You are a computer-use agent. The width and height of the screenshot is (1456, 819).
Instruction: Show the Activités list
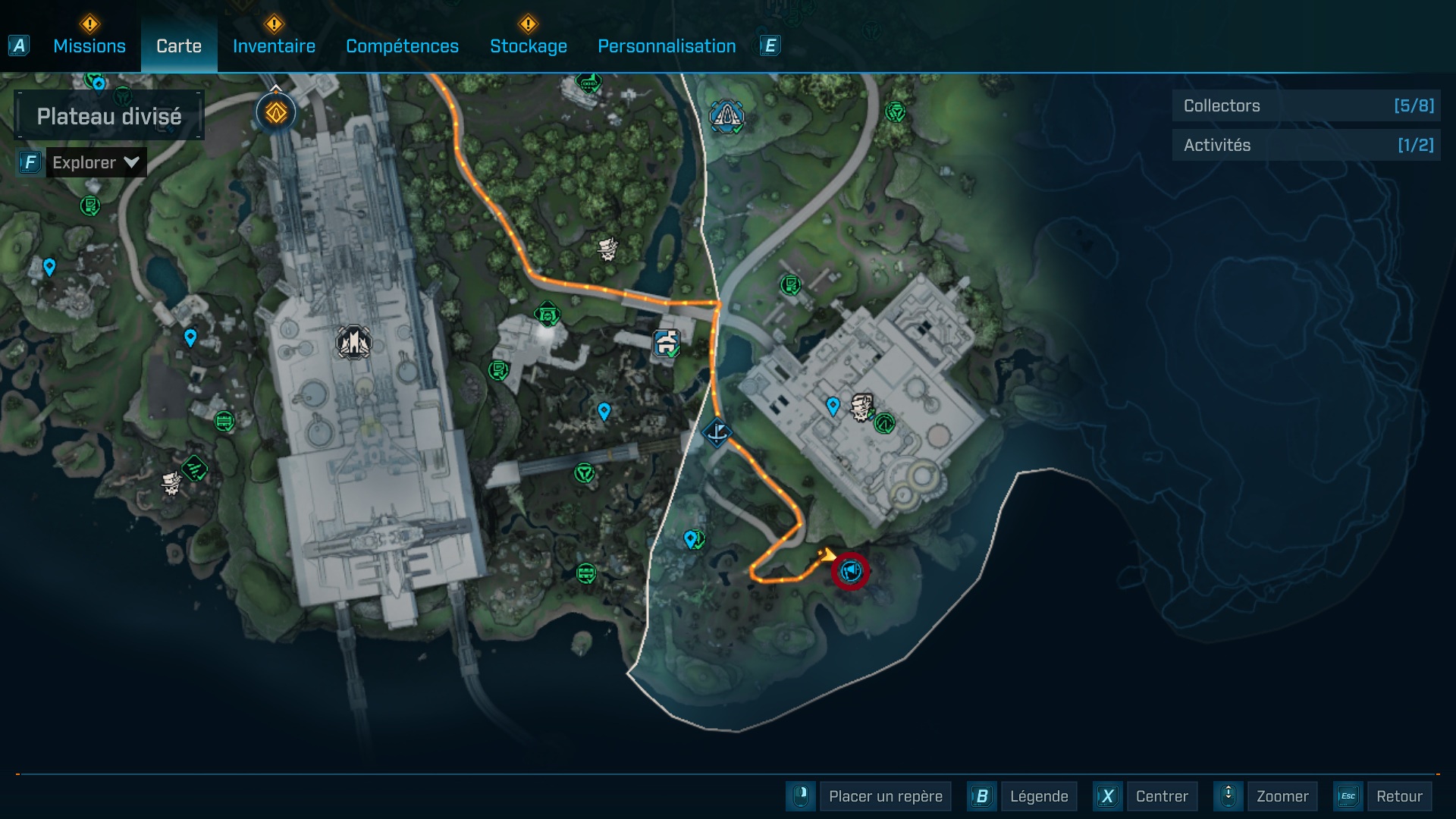[x=1306, y=145]
